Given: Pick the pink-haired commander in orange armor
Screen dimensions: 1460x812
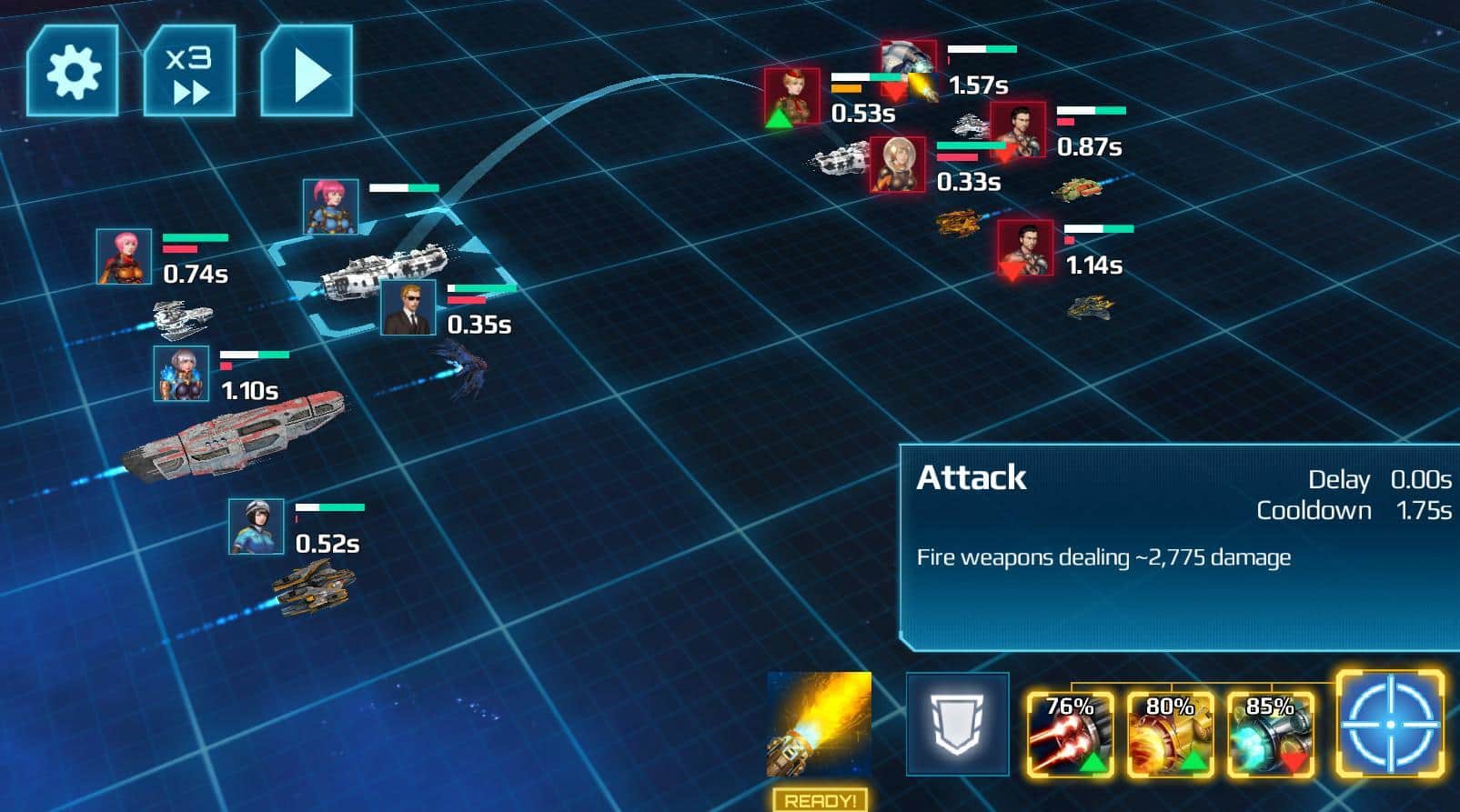Looking at the screenshot, I should [x=125, y=256].
